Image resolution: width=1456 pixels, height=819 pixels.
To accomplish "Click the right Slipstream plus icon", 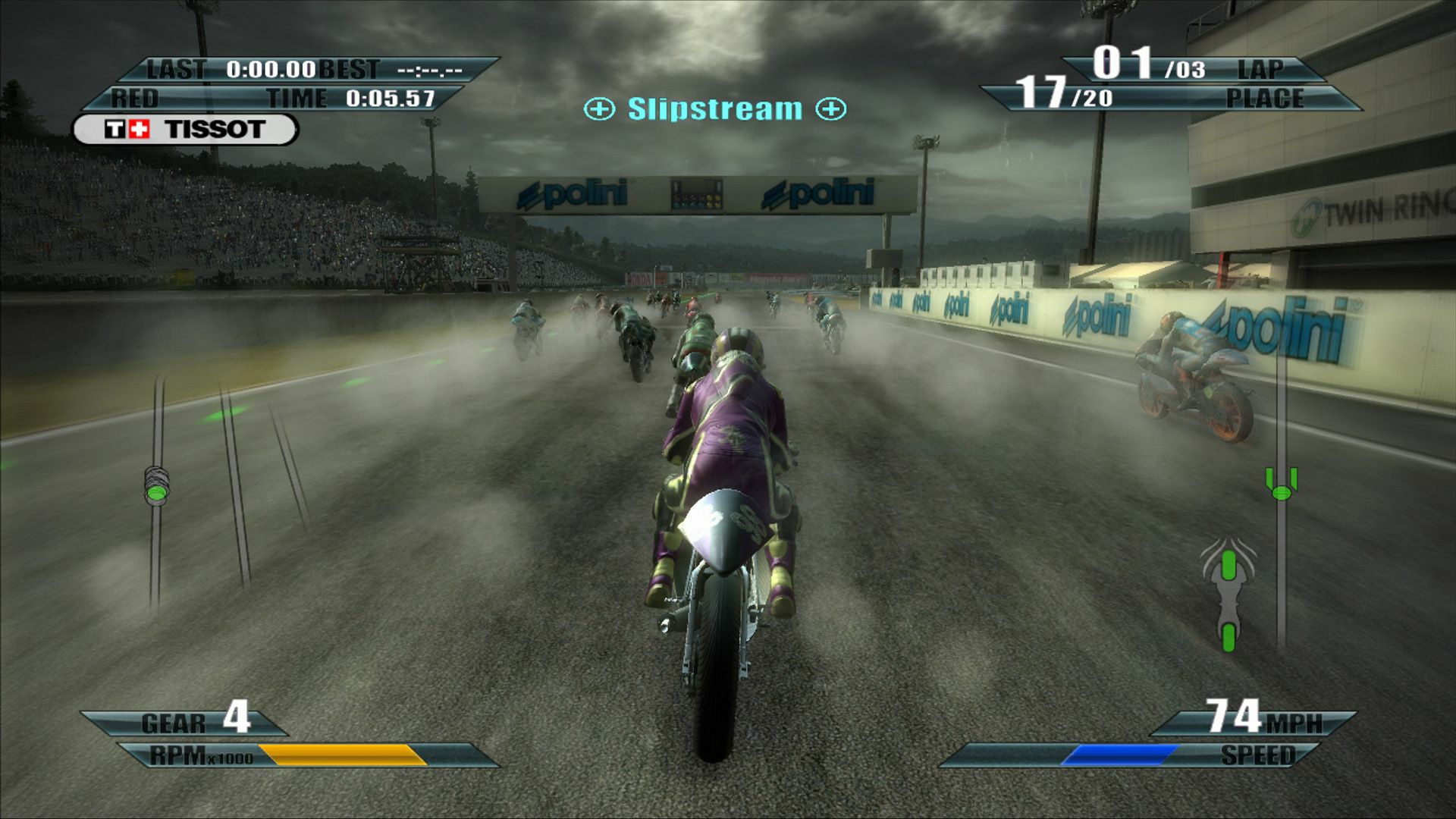I will pos(831,108).
